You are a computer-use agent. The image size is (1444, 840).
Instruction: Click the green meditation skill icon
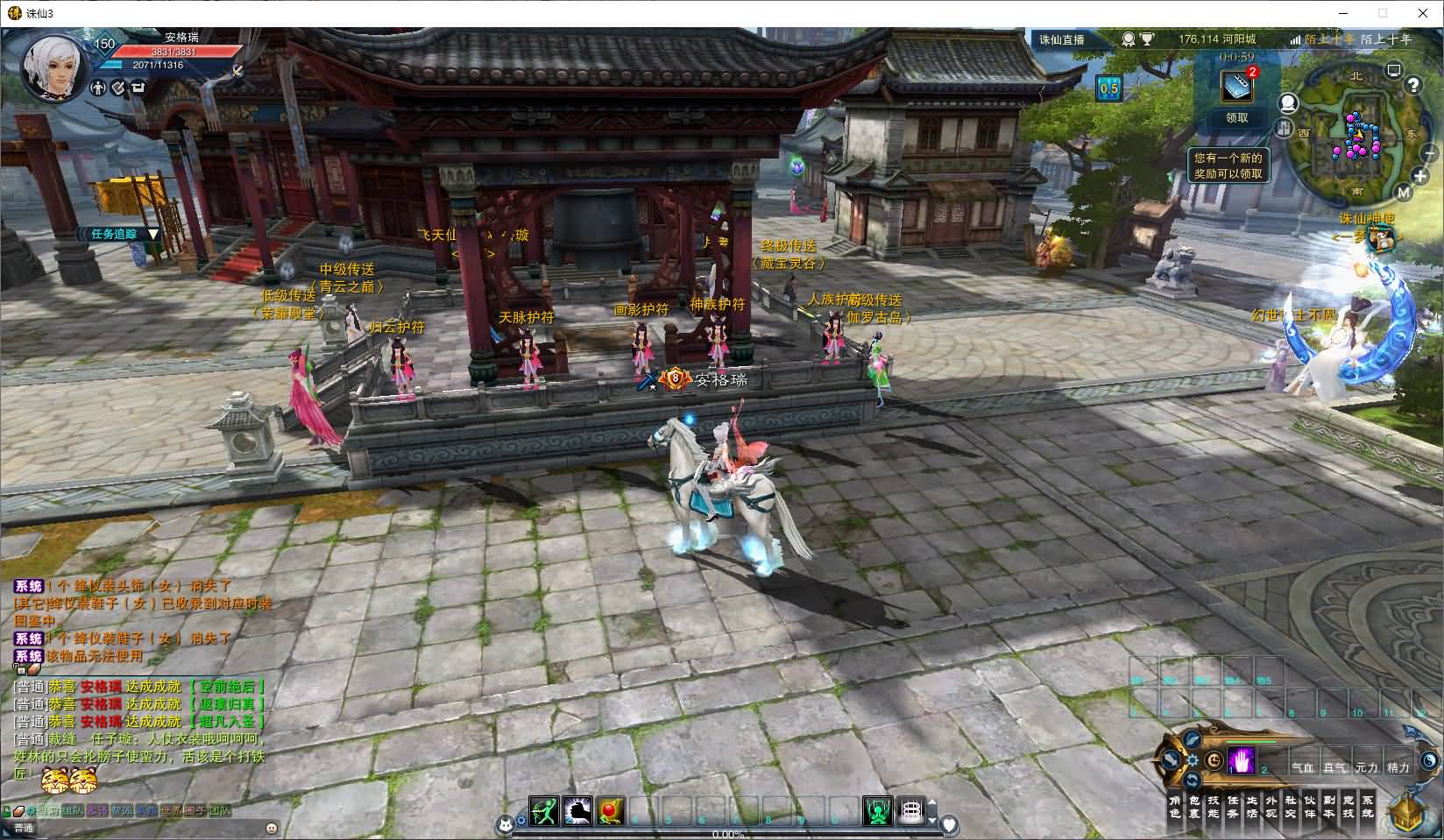click(x=877, y=811)
